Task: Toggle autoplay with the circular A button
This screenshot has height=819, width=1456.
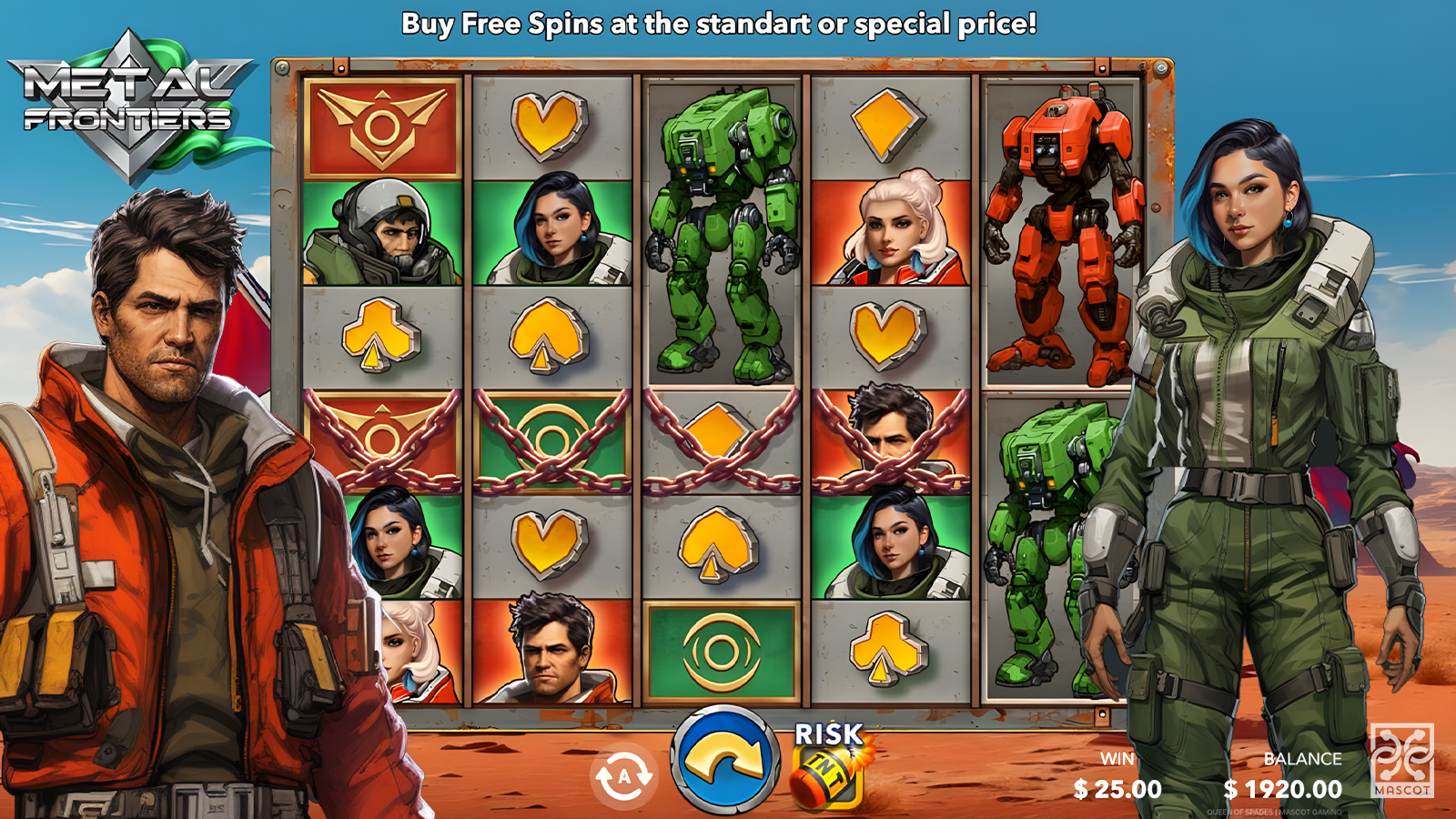Action: coord(624,776)
